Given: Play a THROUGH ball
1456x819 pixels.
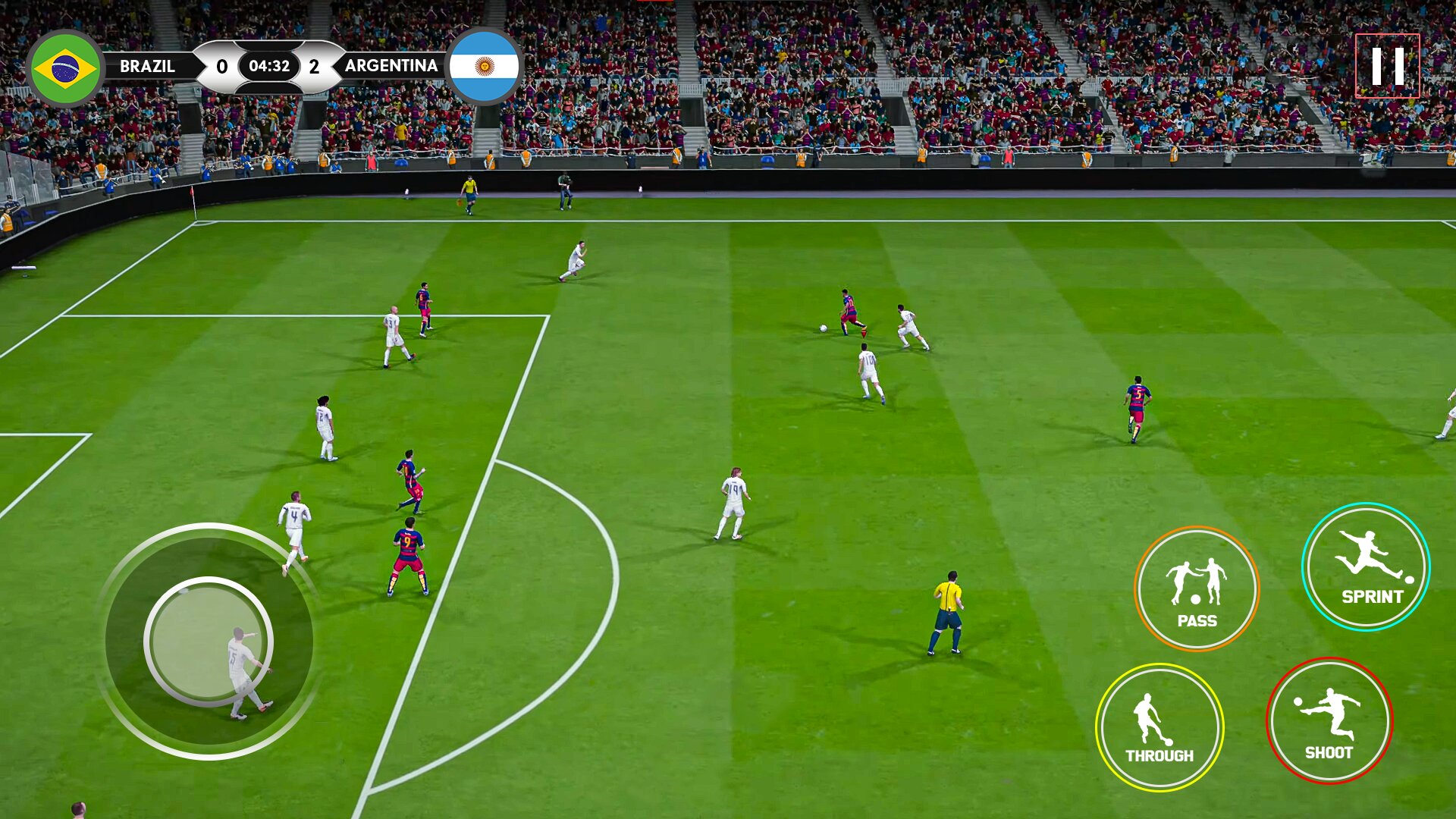Looking at the screenshot, I should [x=1159, y=727].
